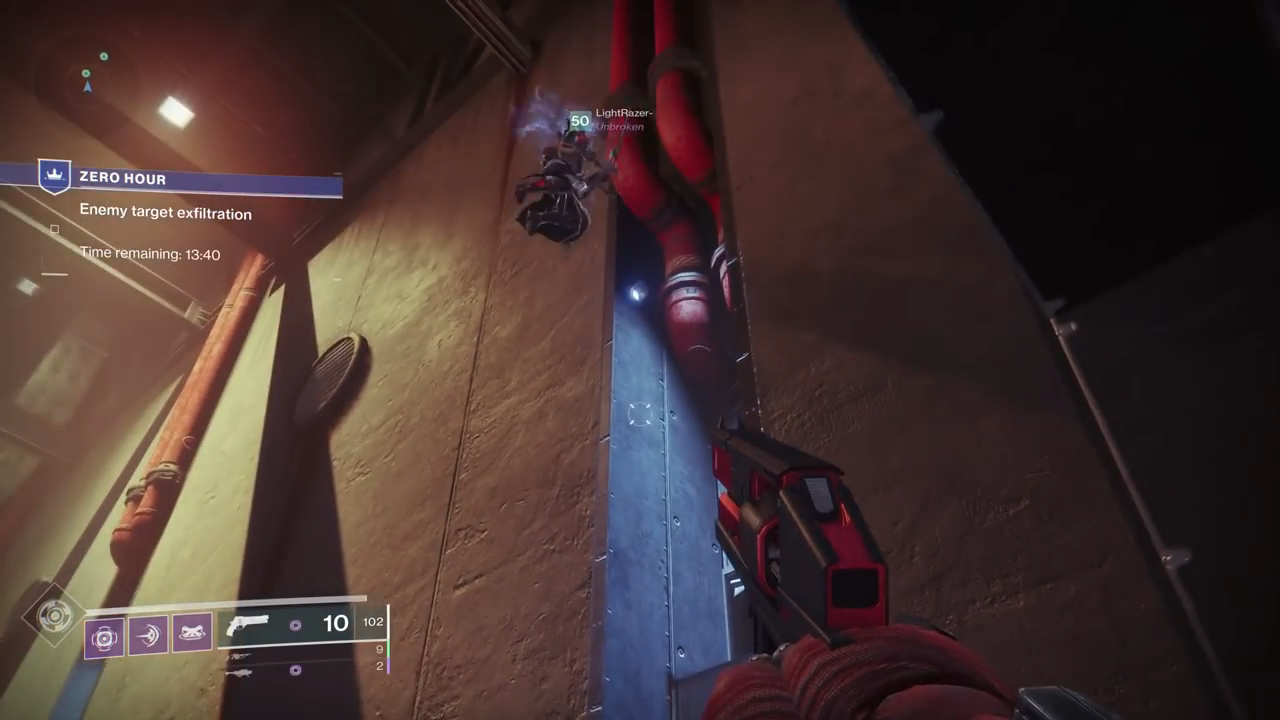Activate the class ability icon

point(191,634)
